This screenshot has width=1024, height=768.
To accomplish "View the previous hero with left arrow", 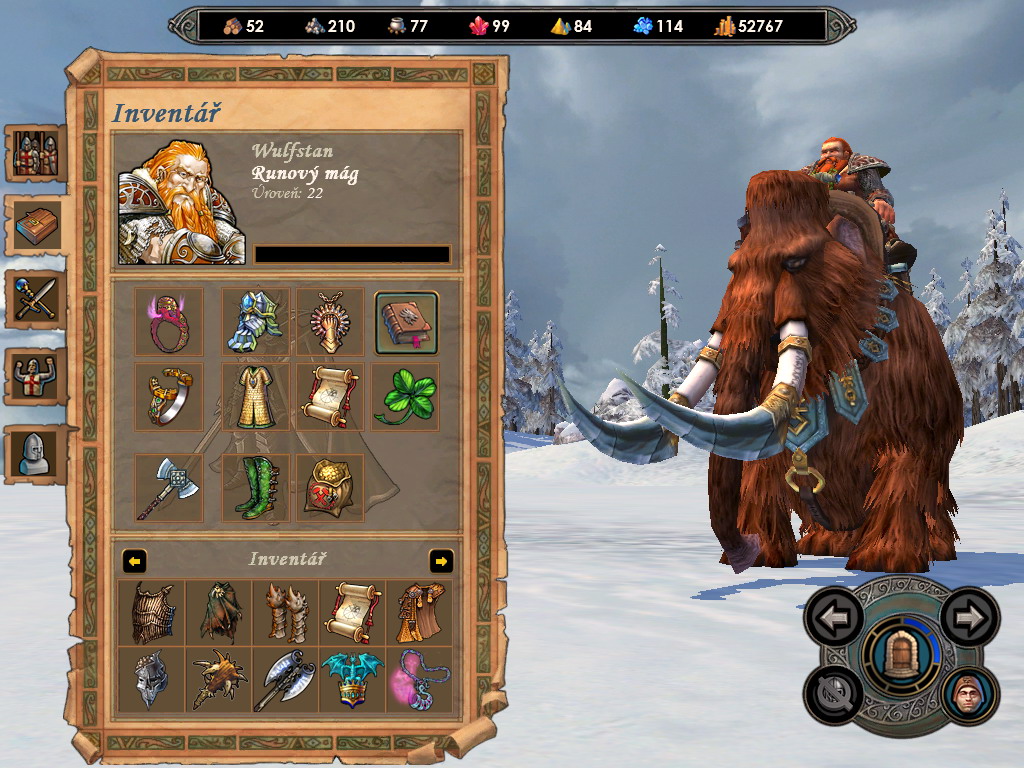I will pos(834,618).
